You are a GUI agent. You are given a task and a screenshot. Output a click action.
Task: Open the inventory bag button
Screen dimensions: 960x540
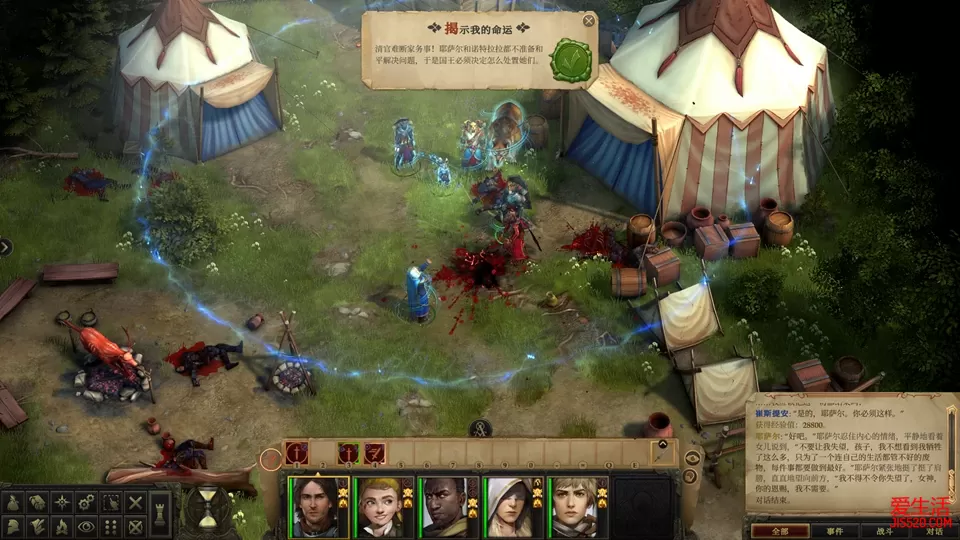[x=13, y=502]
